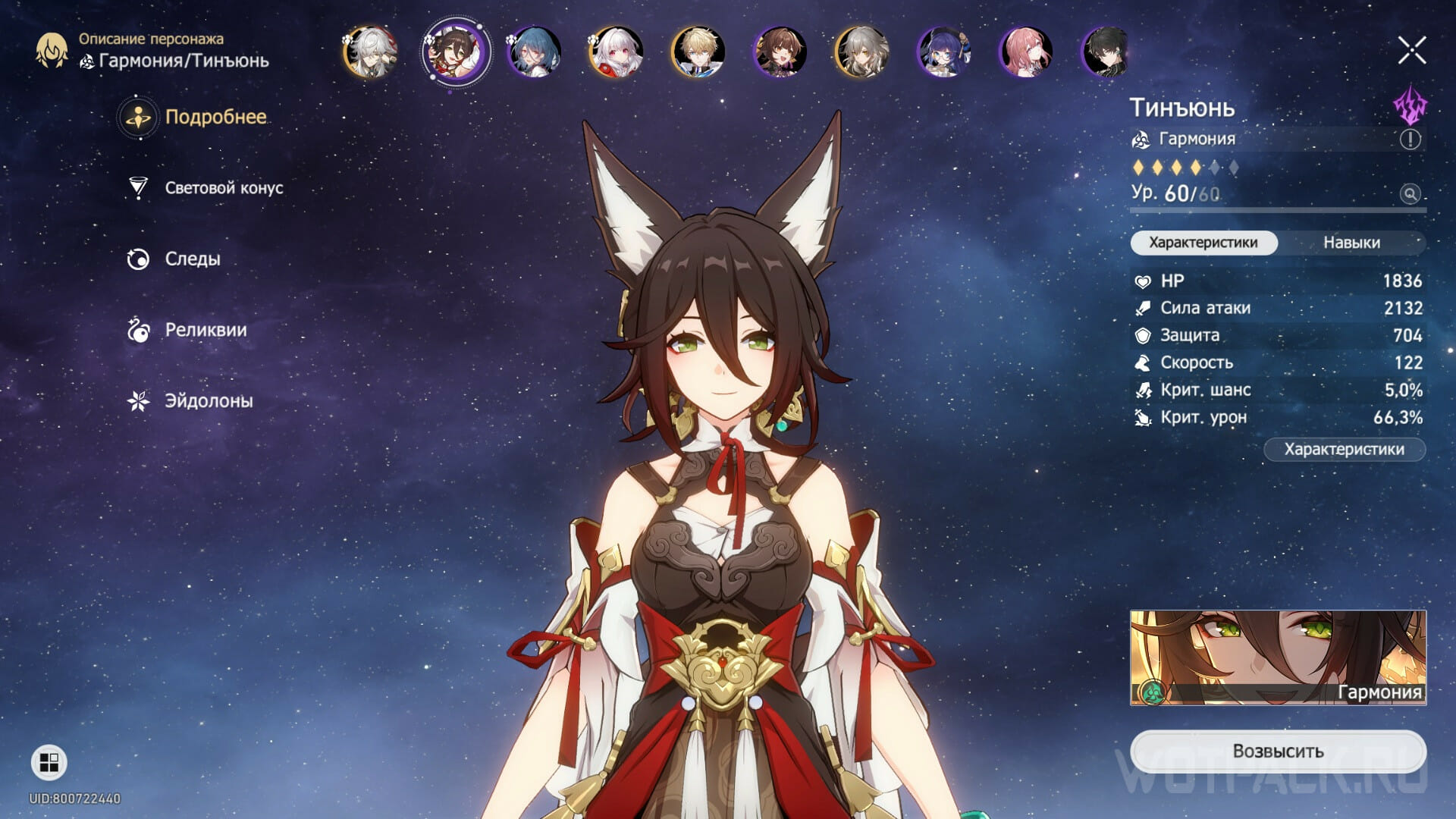The height and width of the screenshot is (819, 1456).
Task: Choose the blonde character portrait
Action: (x=698, y=52)
